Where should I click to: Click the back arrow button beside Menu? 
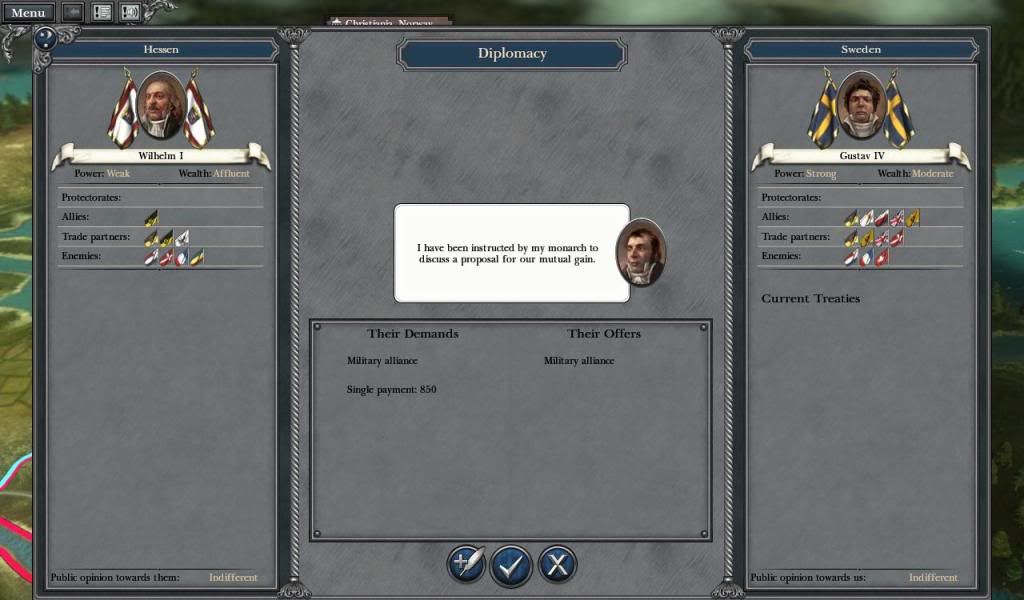click(x=73, y=12)
